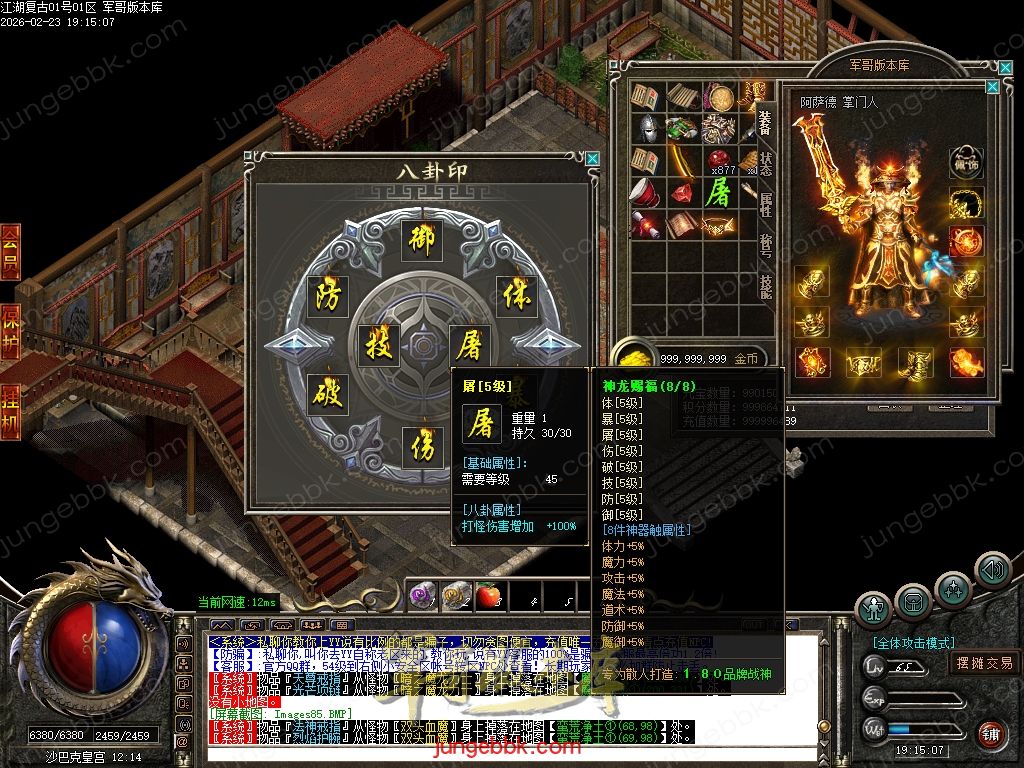
Task: Select the 防 trigram slot
Action: 327,295
